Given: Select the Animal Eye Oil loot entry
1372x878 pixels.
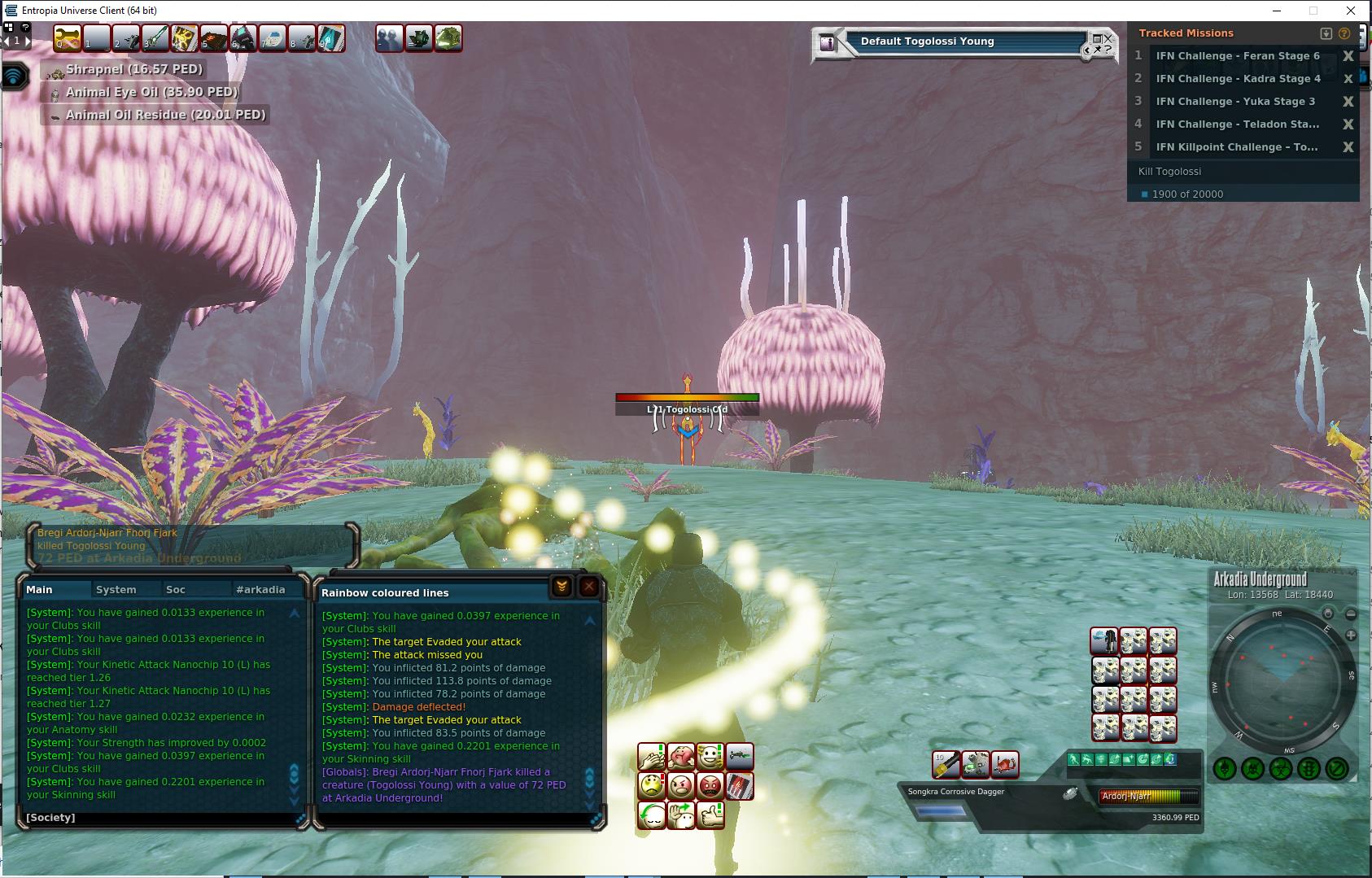Looking at the screenshot, I should coord(151,92).
